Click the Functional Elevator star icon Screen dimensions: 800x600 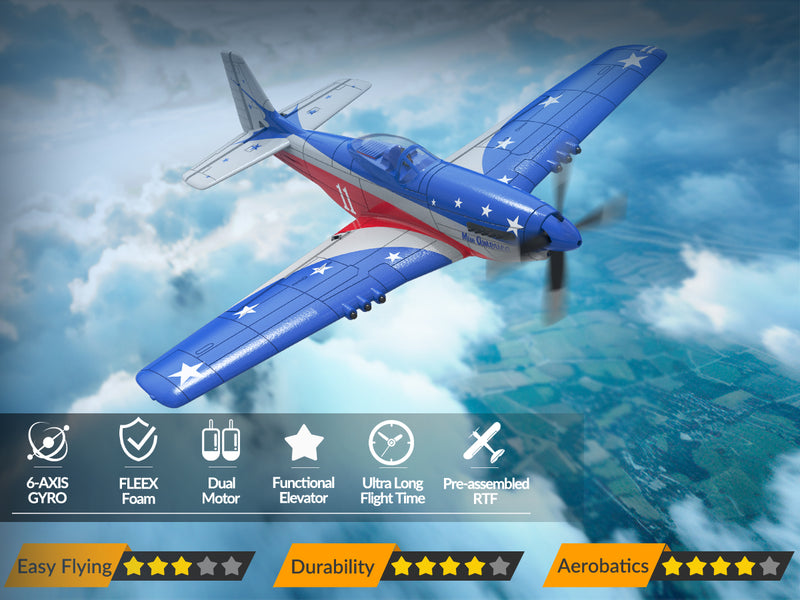tap(303, 442)
